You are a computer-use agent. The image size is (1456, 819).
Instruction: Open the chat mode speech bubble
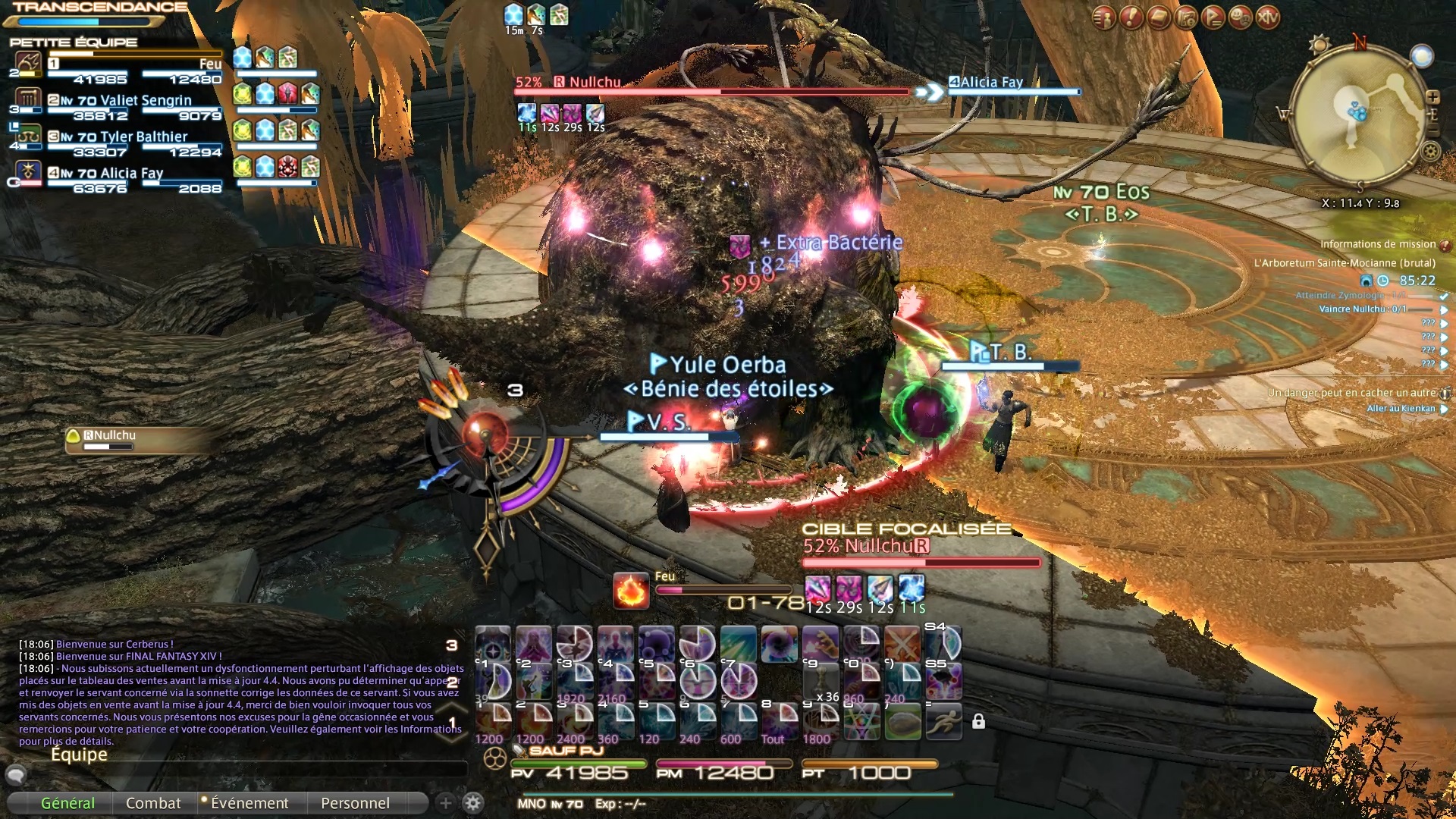(x=16, y=774)
